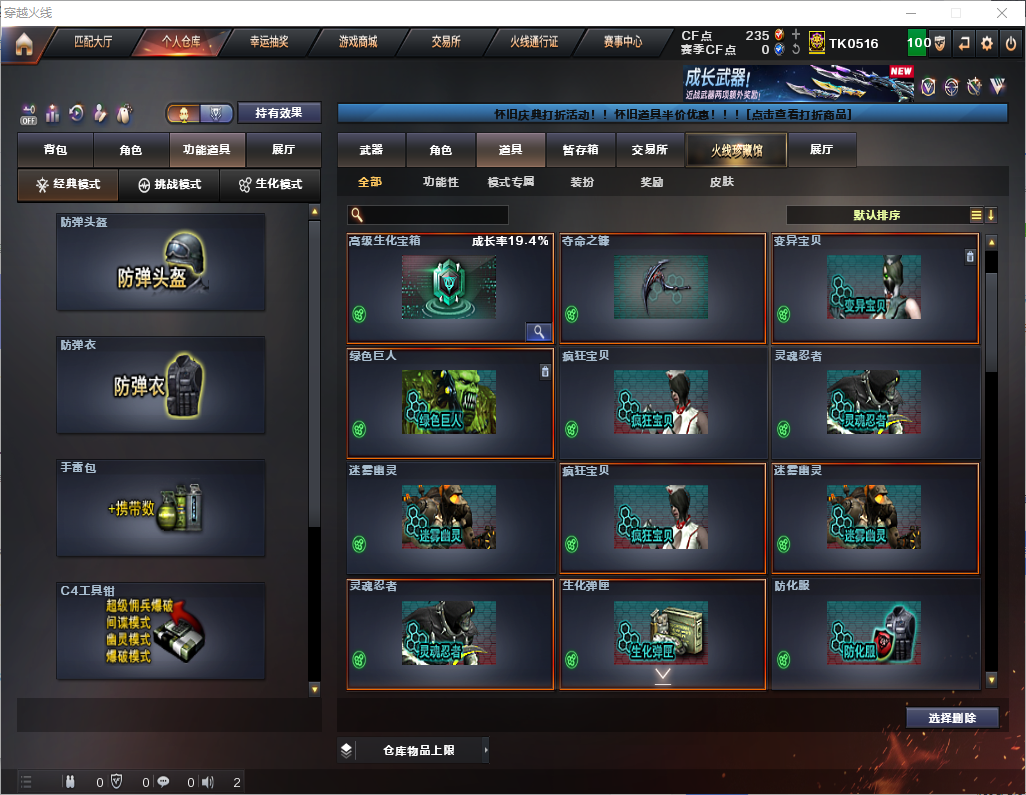Open the 火线通行证 battle pass tab

(x=534, y=42)
